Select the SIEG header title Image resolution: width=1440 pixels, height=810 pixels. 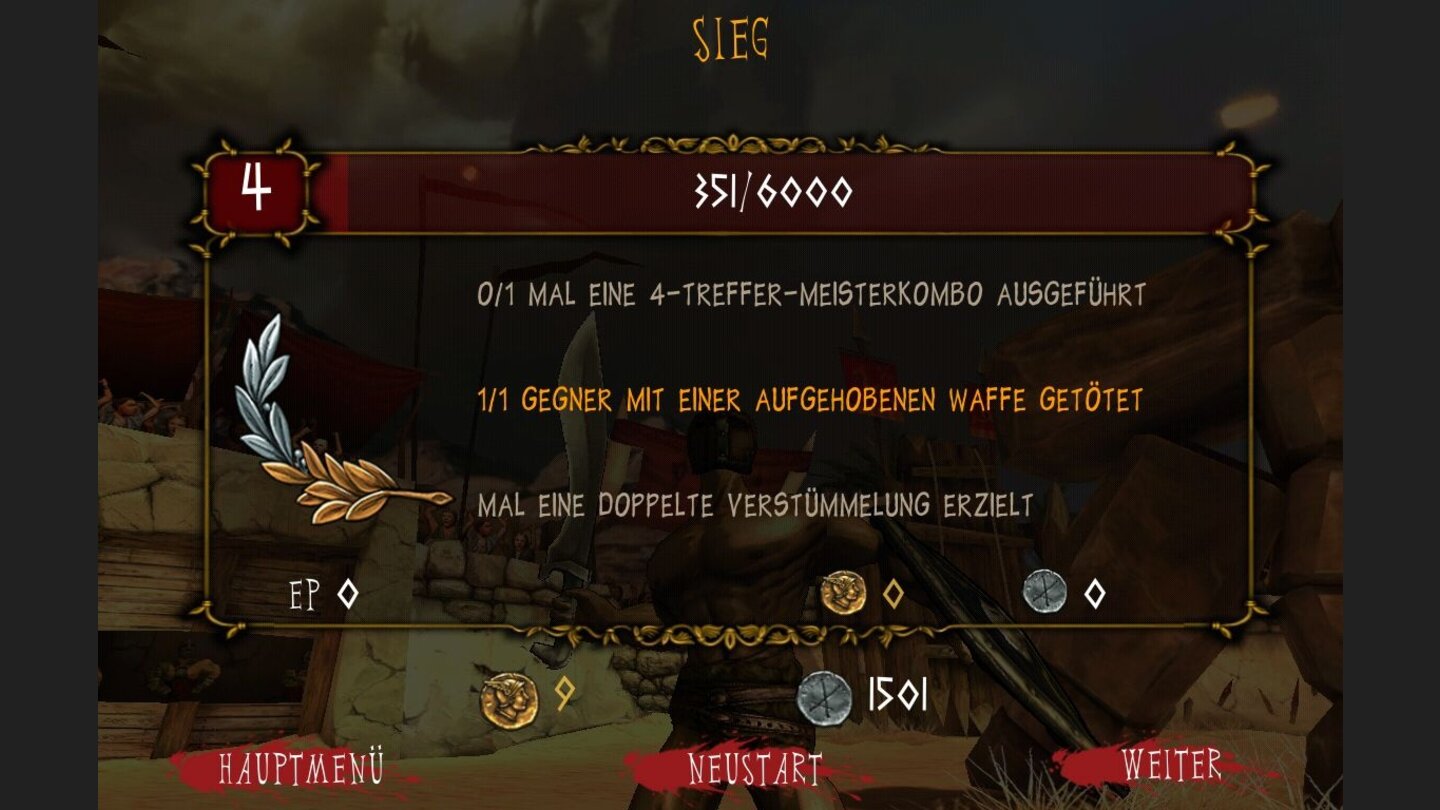[x=731, y=35]
